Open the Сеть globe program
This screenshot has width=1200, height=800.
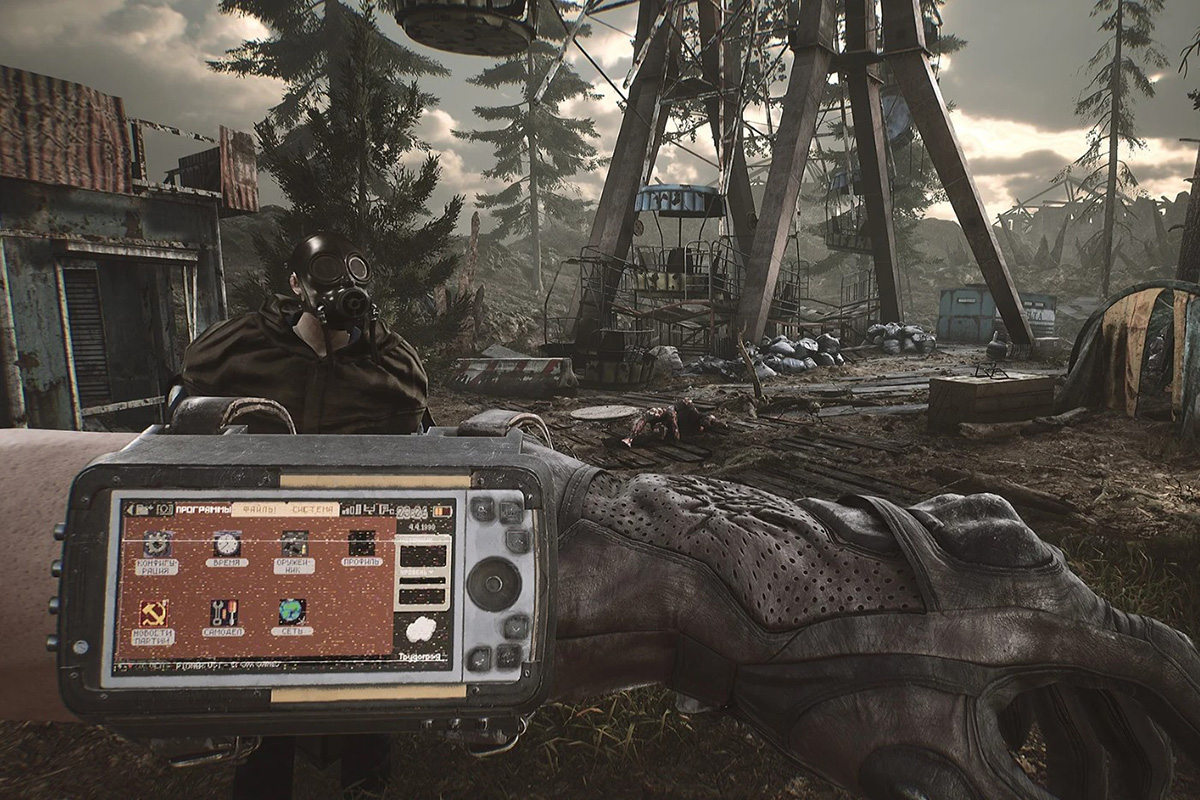(x=292, y=611)
